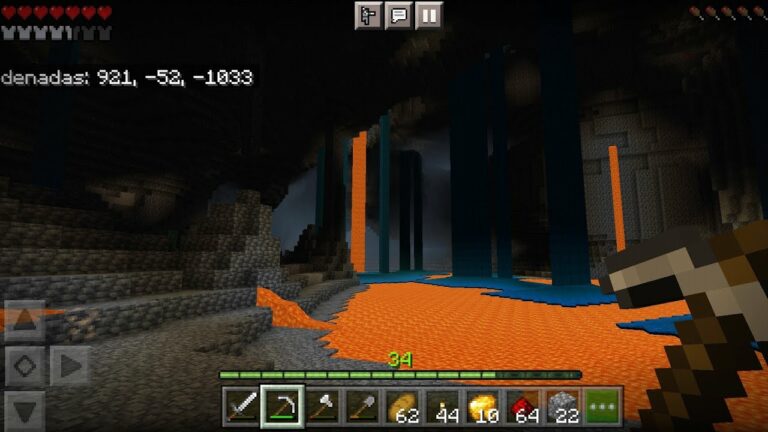Tap the diamond-shaped center D-pad button
Screen dimensions: 768x432
pyautogui.click(x=25, y=366)
